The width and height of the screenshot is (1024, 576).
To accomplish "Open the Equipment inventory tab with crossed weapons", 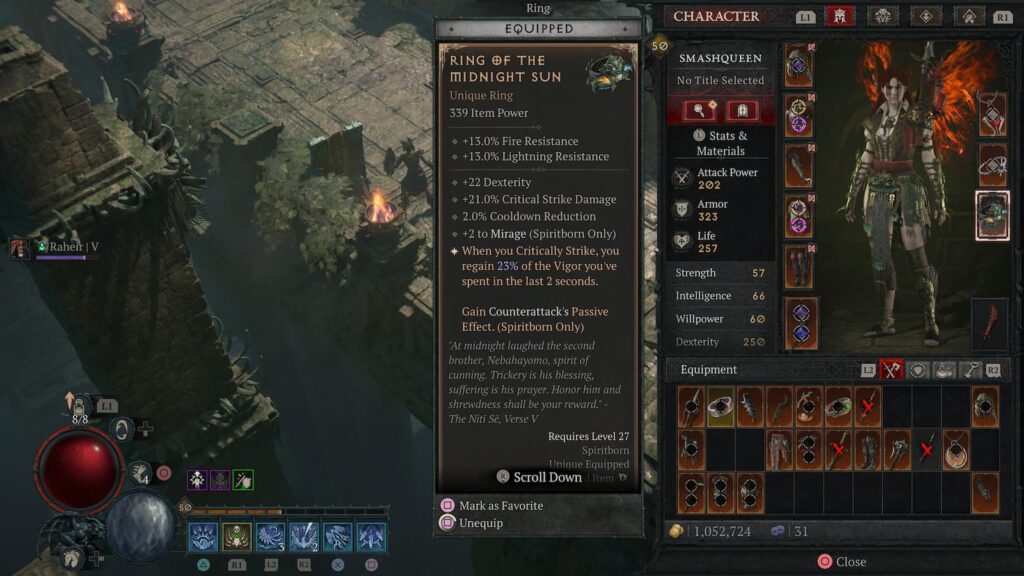I will [x=891, y=370].
